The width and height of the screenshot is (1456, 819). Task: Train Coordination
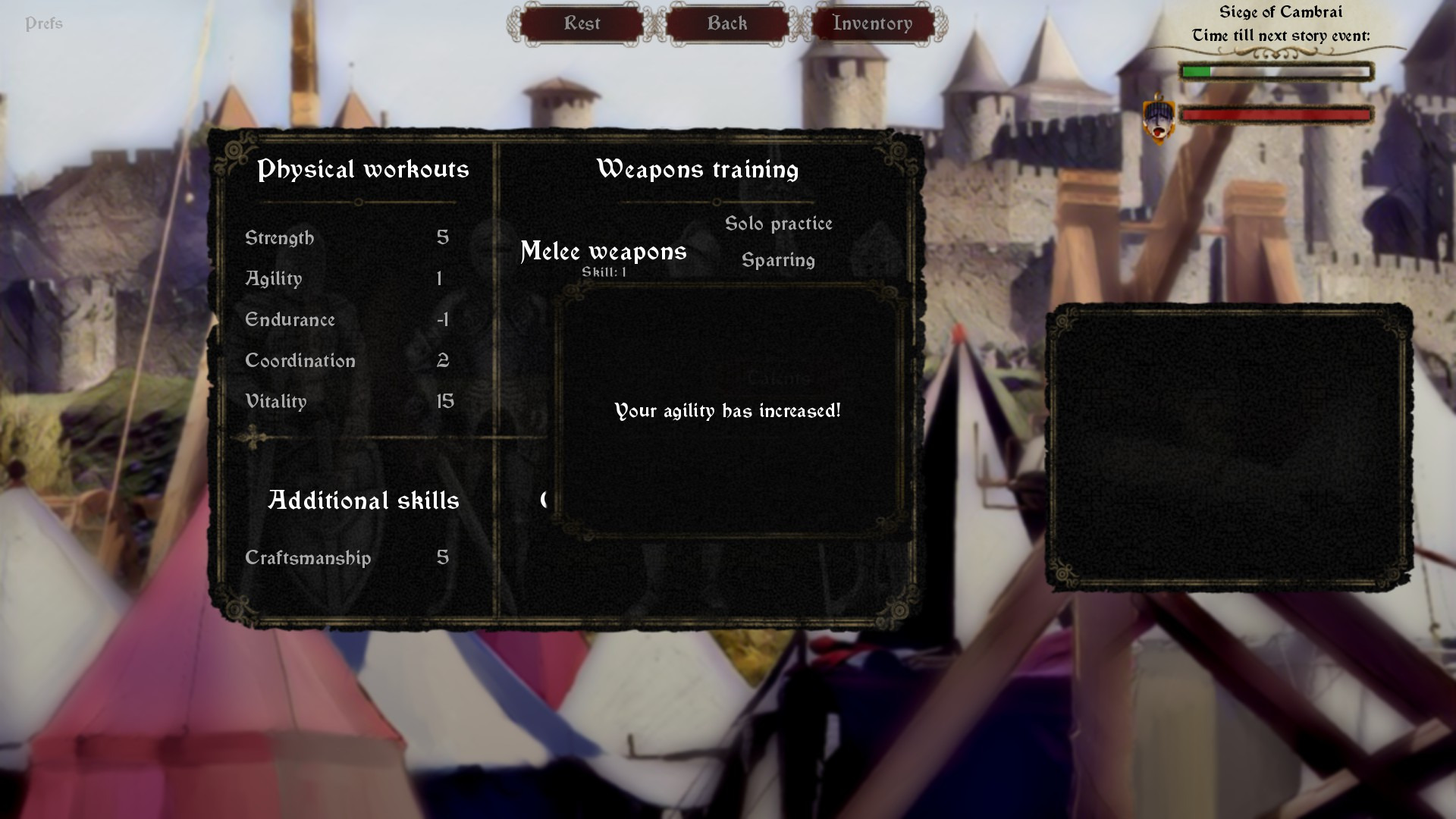(x=300, y=361)
